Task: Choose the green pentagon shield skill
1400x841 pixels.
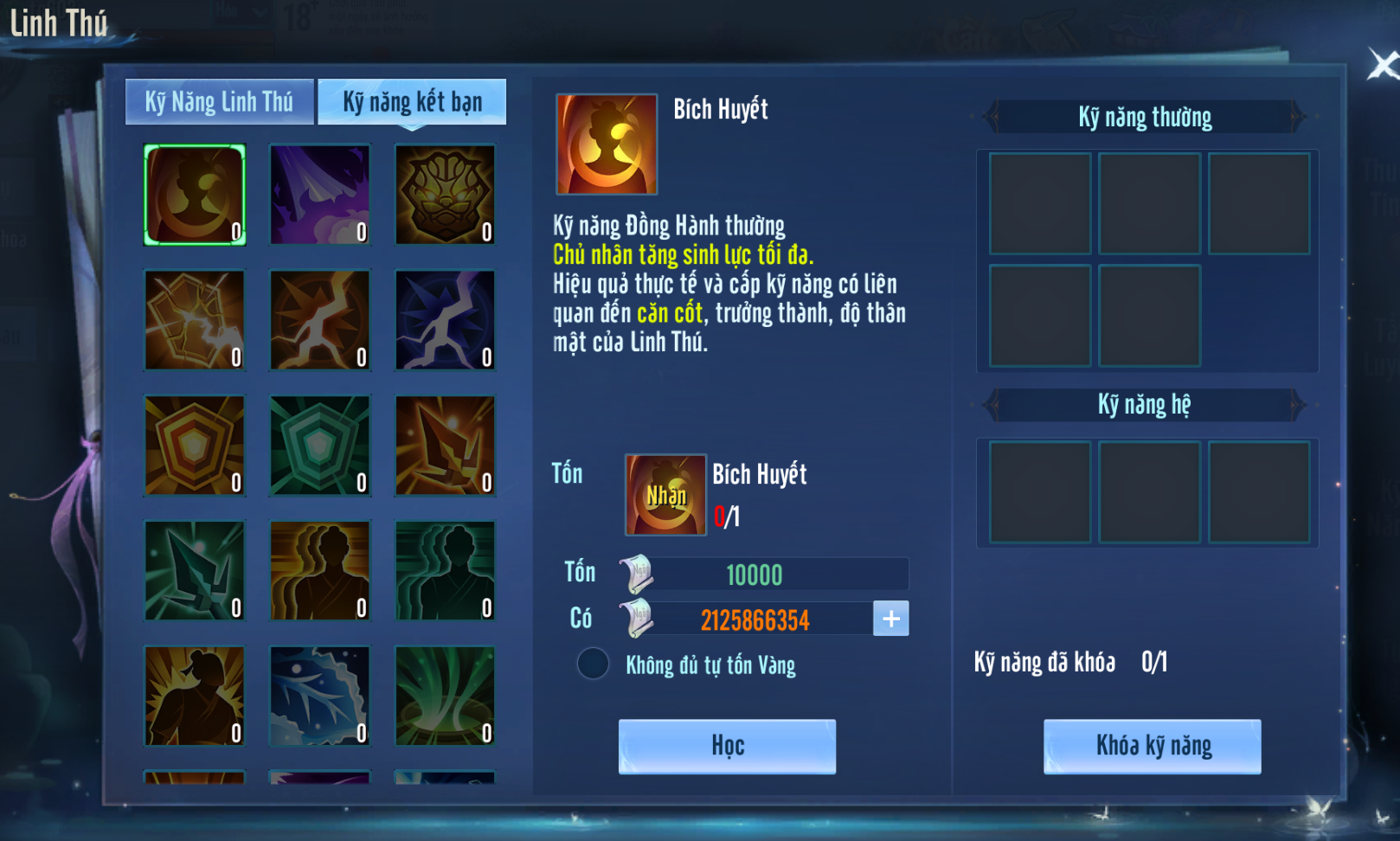Action: coord(320,446)
